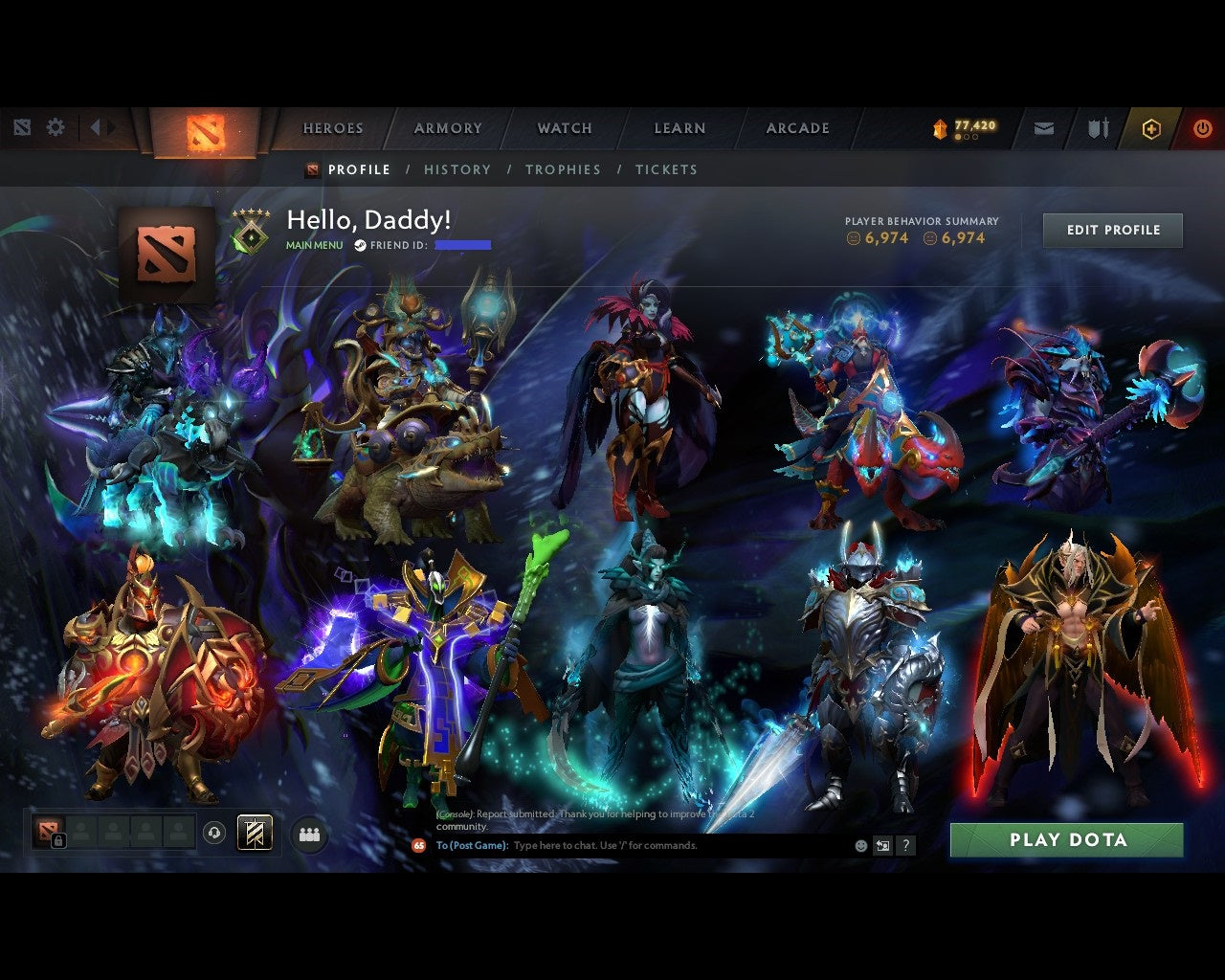The height and width of the screenshot is (980, 1225).
Task: Click the EDIT PROFILE button
Action: 1112,230
